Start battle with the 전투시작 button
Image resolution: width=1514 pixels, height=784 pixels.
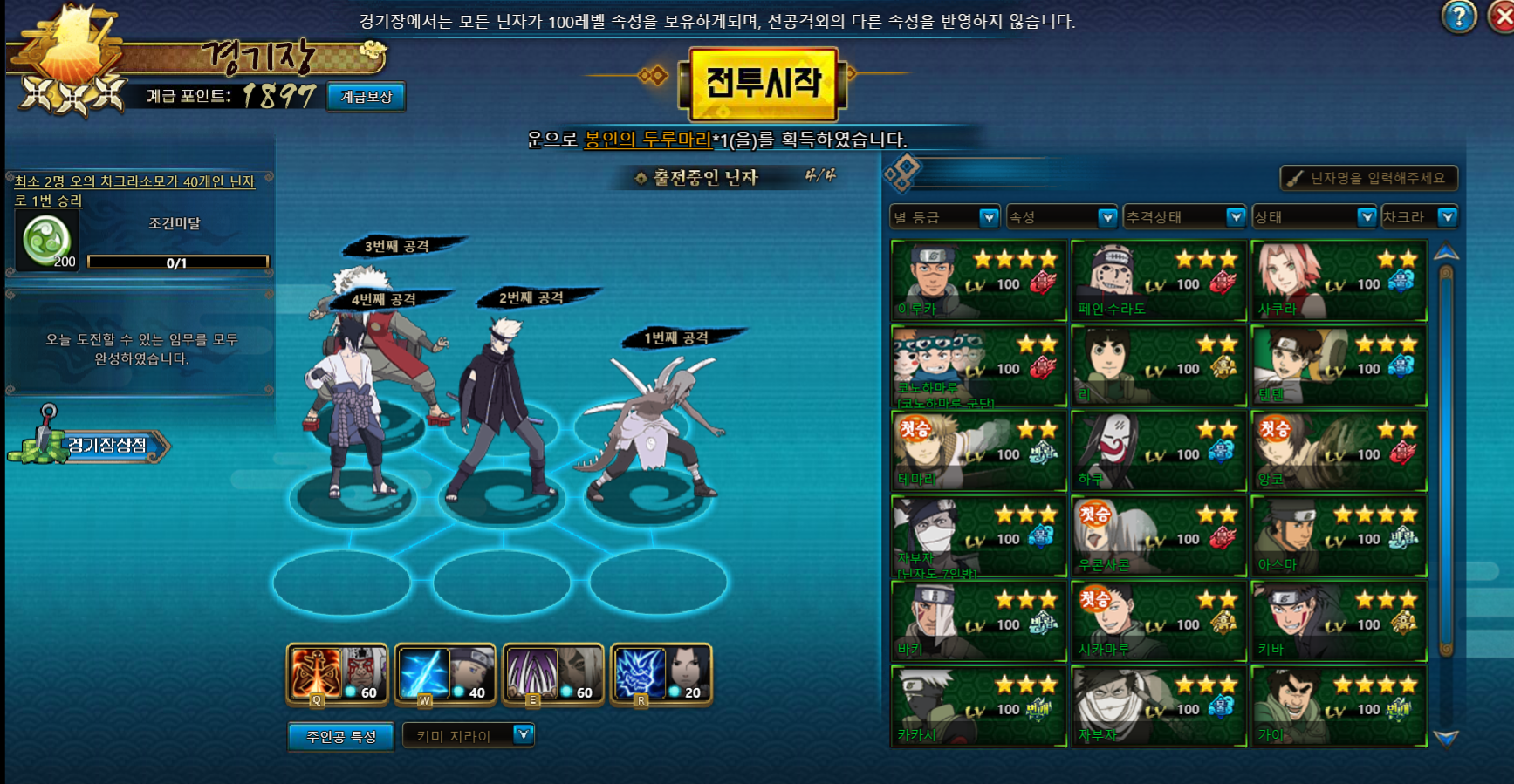click(764, 84)
